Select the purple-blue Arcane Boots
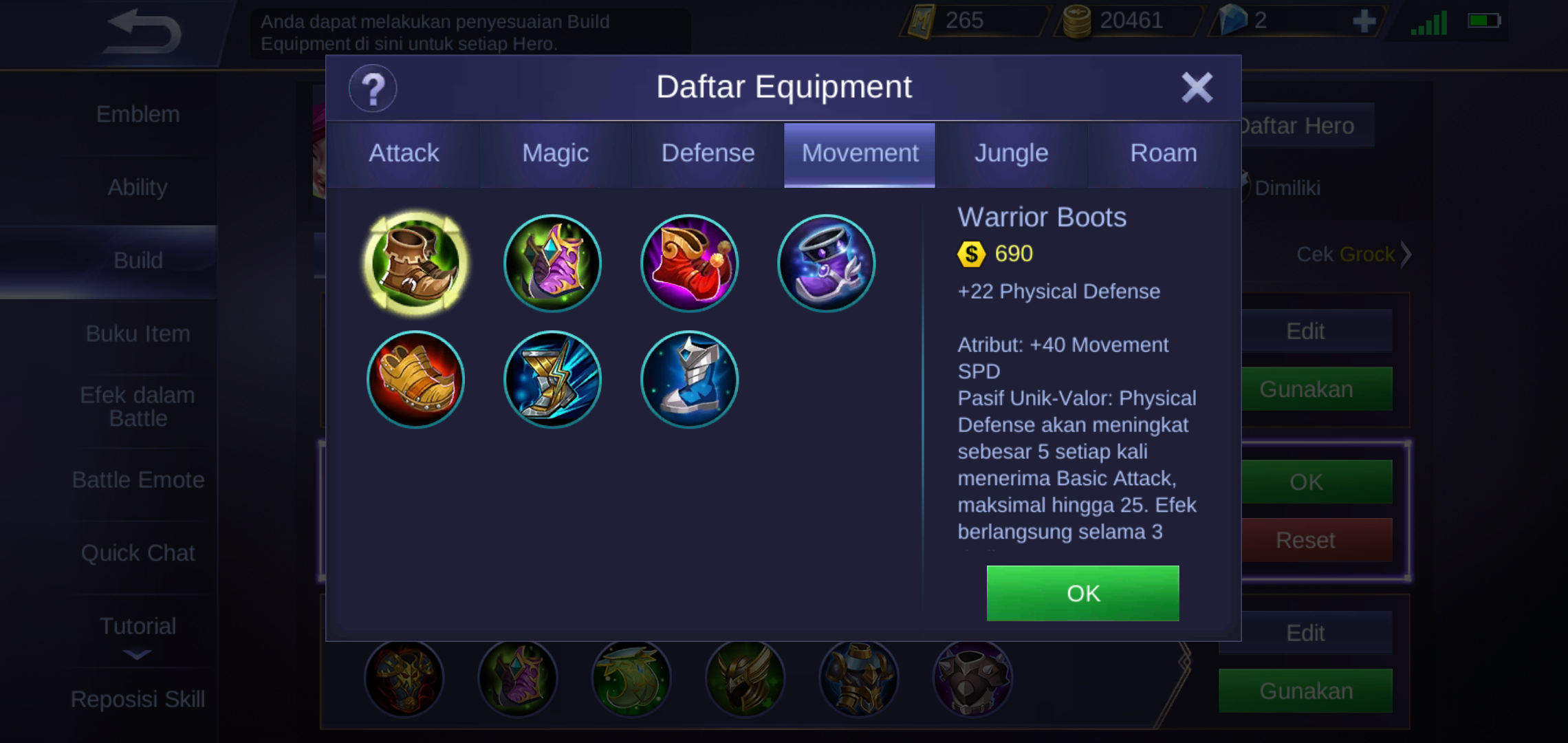The image size is (1568, 743). [x=826, y=263]
